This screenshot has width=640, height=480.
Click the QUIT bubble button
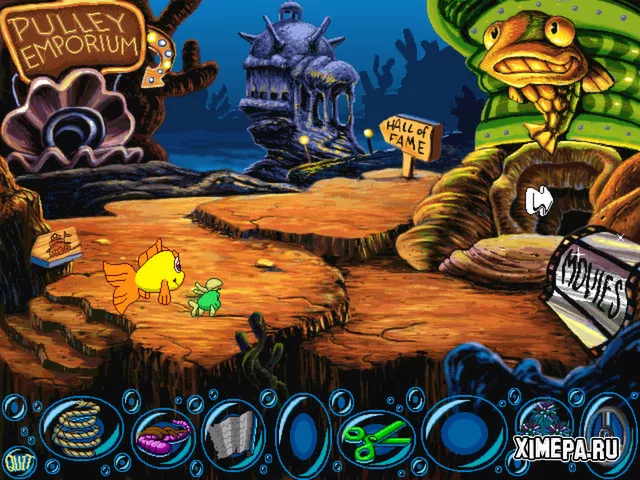(x=17, y=461)
